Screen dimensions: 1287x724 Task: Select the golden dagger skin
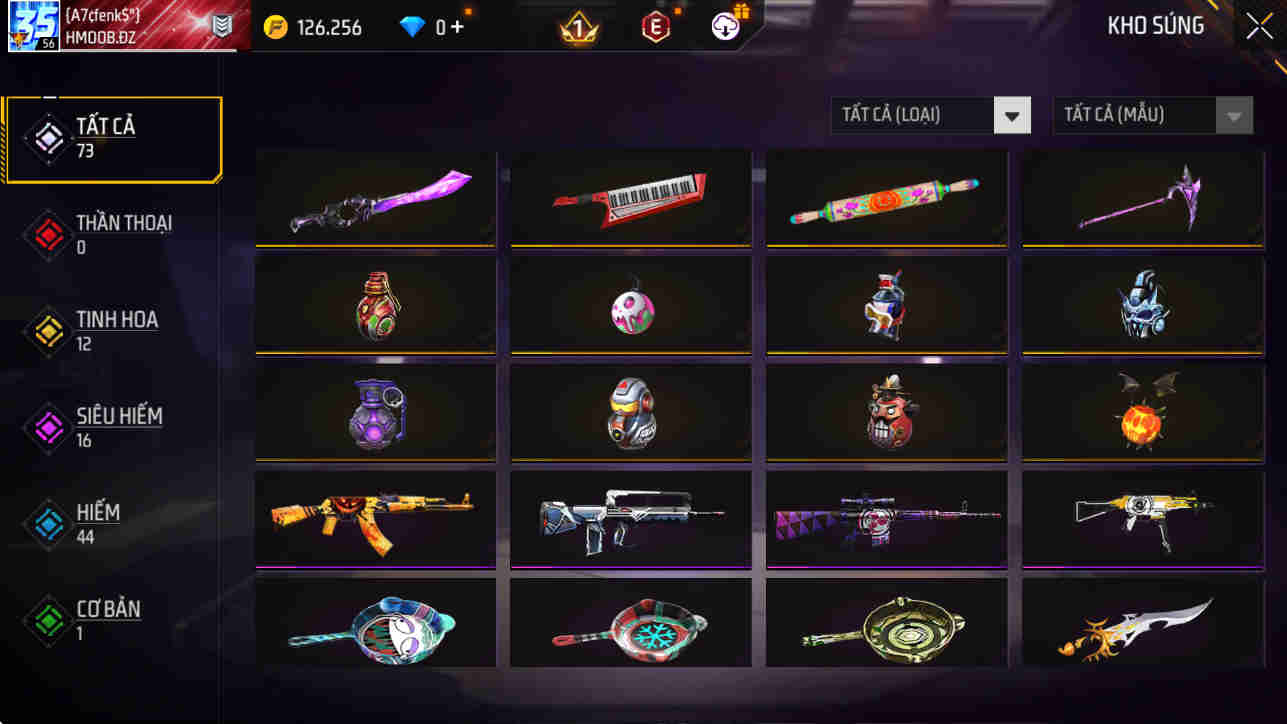(x=1140, y=626)
